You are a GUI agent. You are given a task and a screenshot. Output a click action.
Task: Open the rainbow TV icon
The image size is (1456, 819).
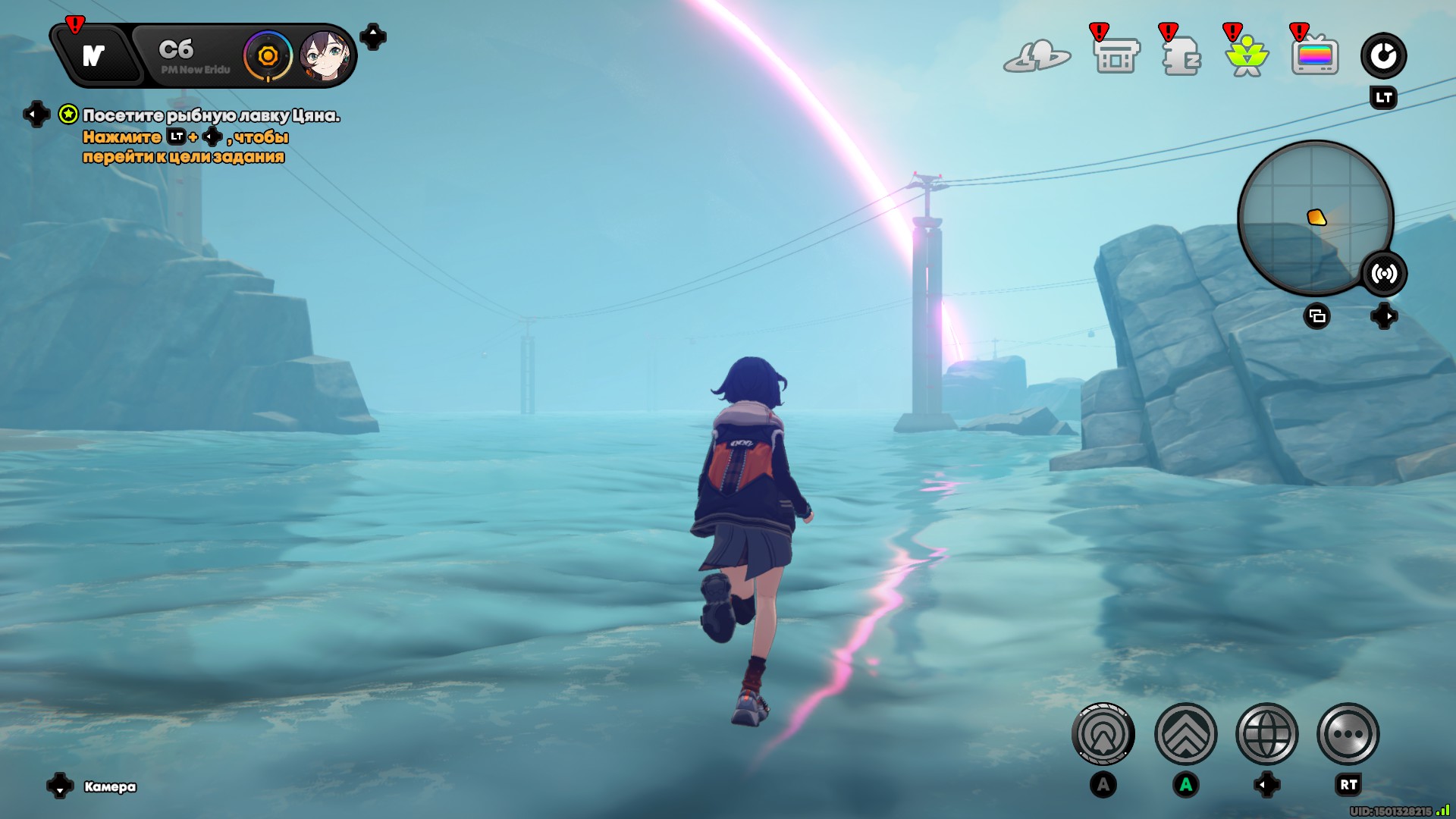tap(1315, 56)
